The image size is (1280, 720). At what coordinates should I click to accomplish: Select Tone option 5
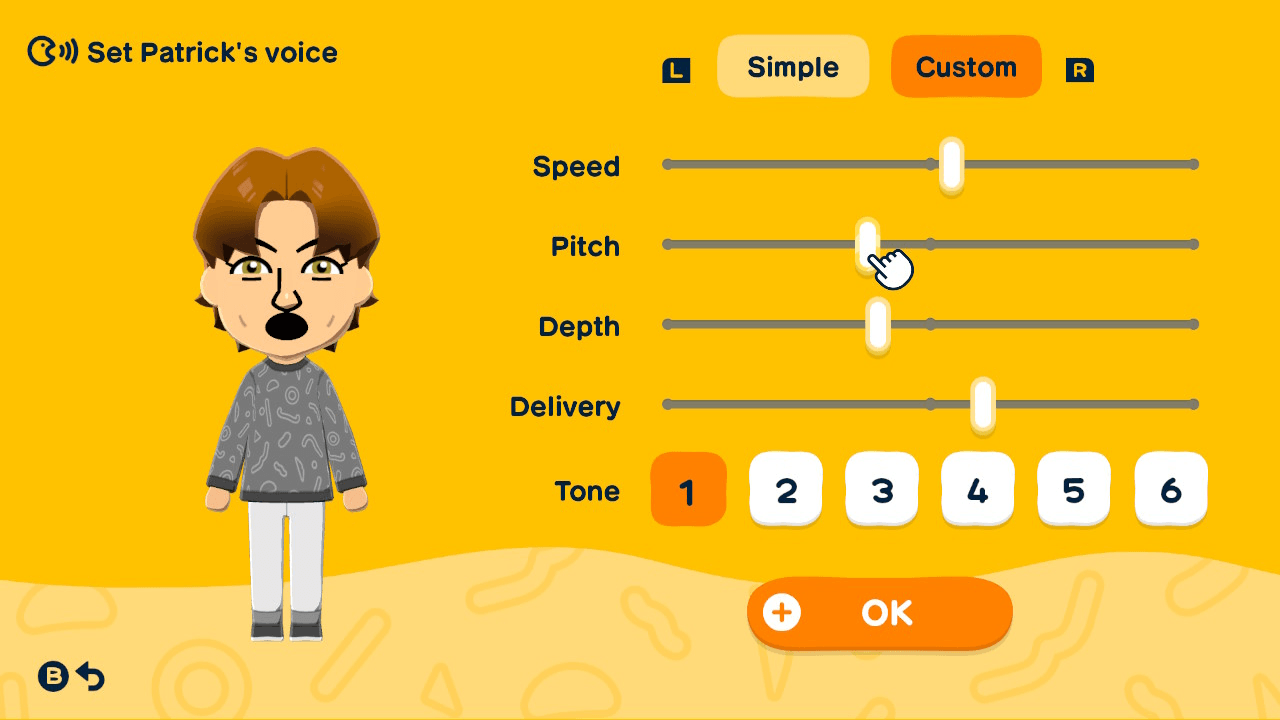pyautogui.click(x=1074, y=489)
